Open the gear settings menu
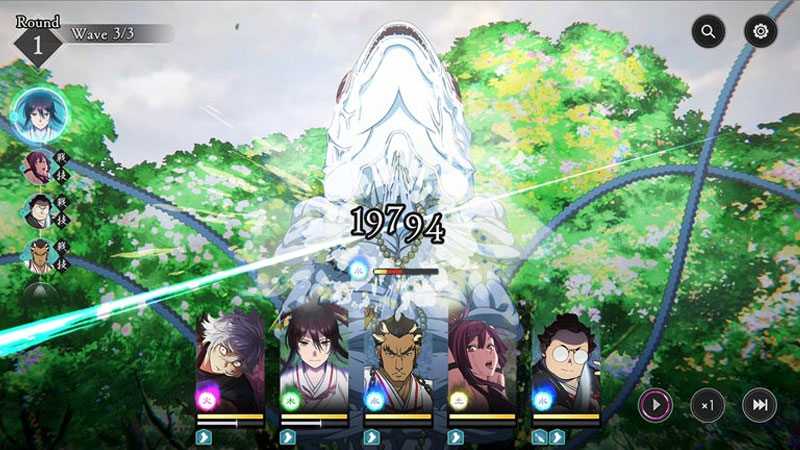 point(760,32)
